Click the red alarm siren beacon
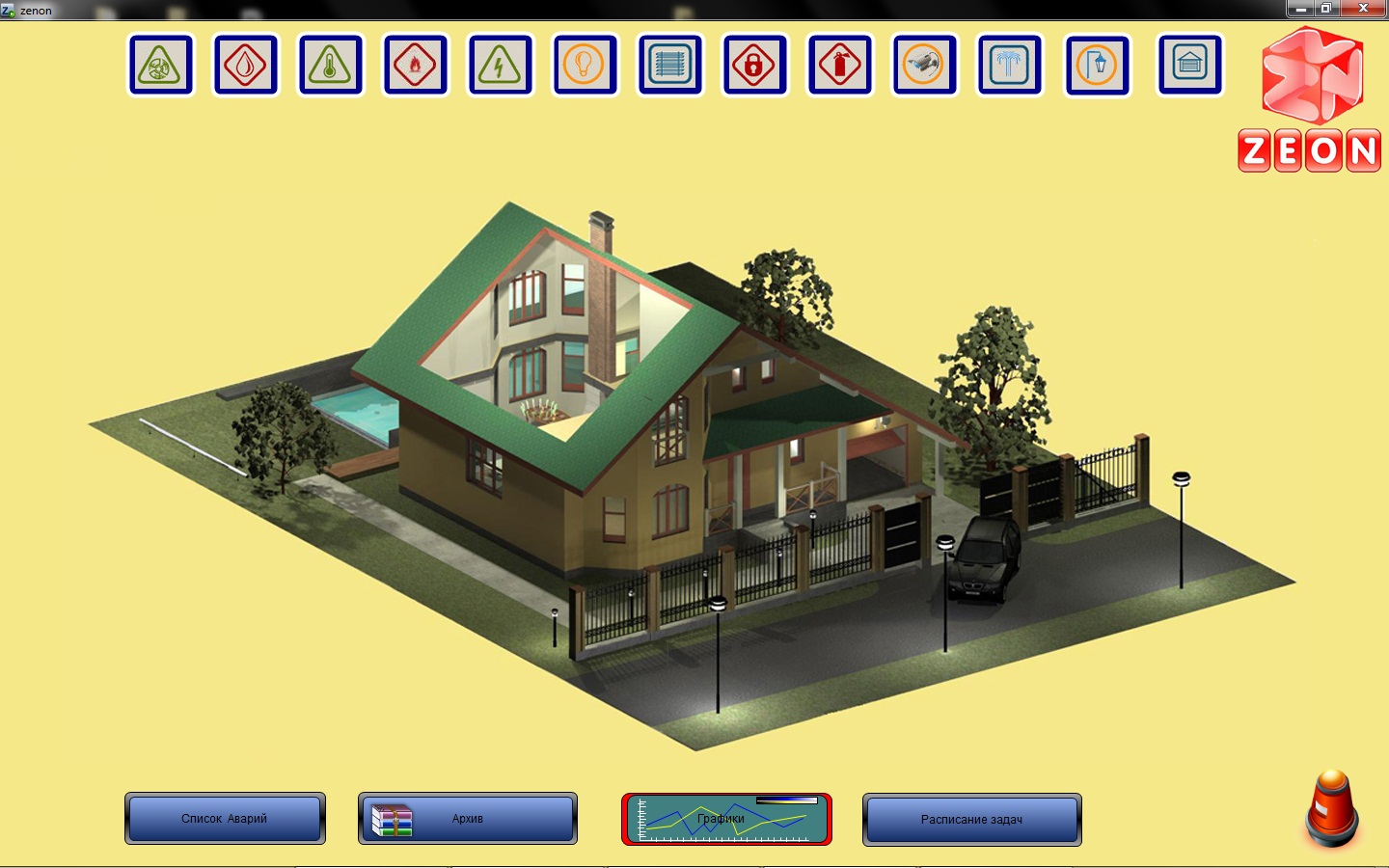The height and width of the screenshot is (868, 1389). [1332, 808]
